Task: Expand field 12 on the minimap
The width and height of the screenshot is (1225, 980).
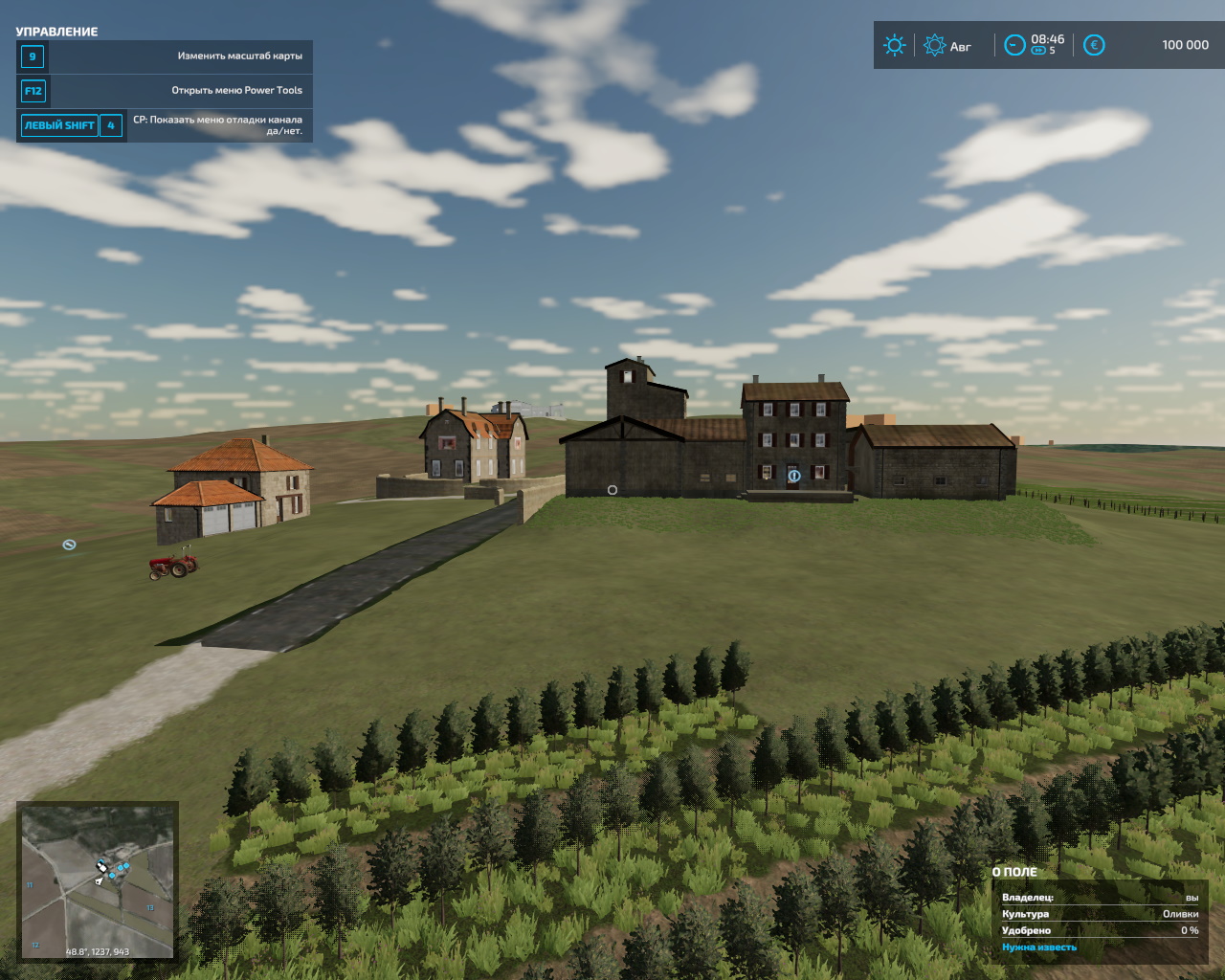Action: click(33, 945)
